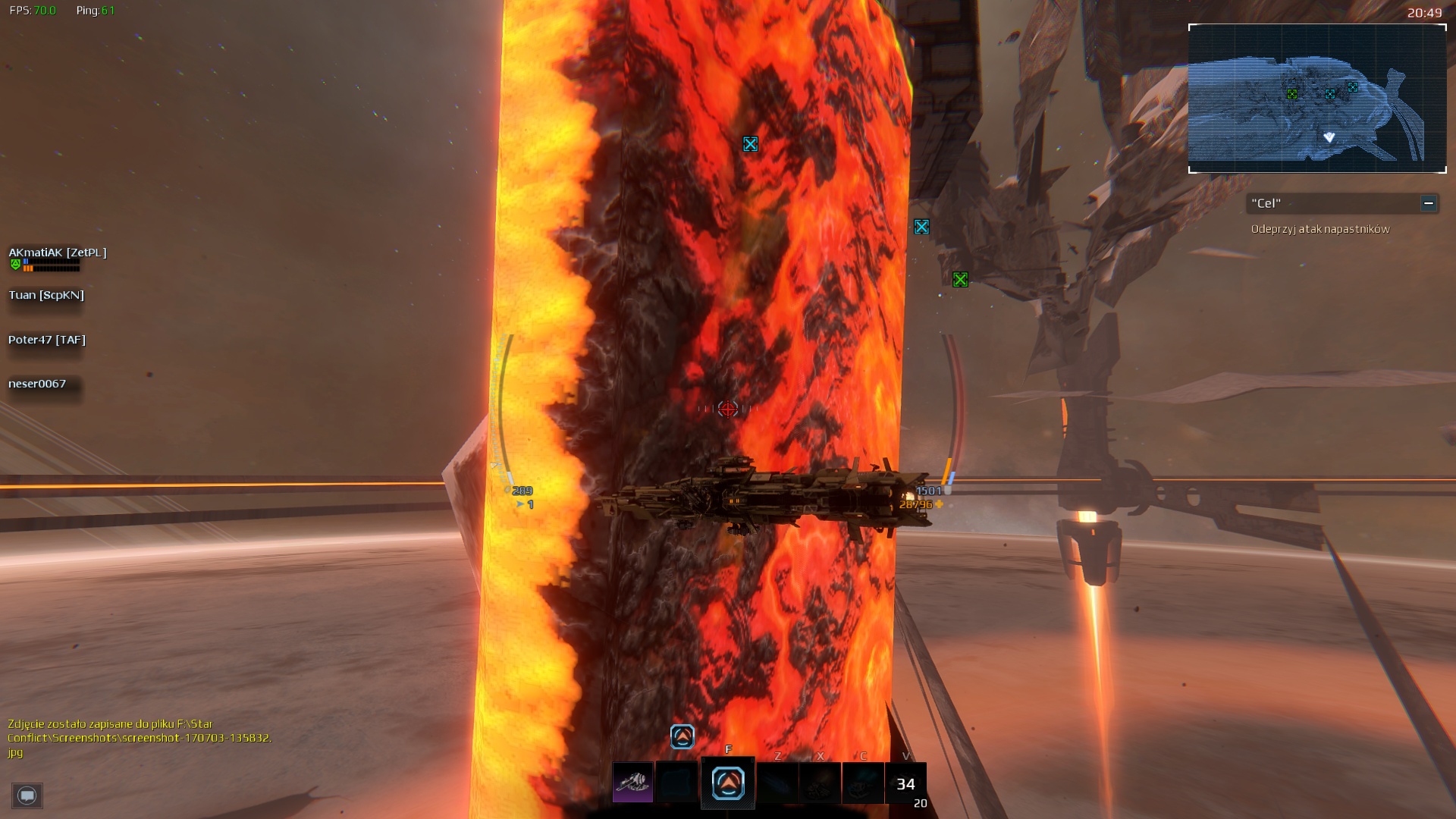Toggle the blue target marker on the lava wall
The width and height of the screenshot is (1456, 819).
[751, 144]
